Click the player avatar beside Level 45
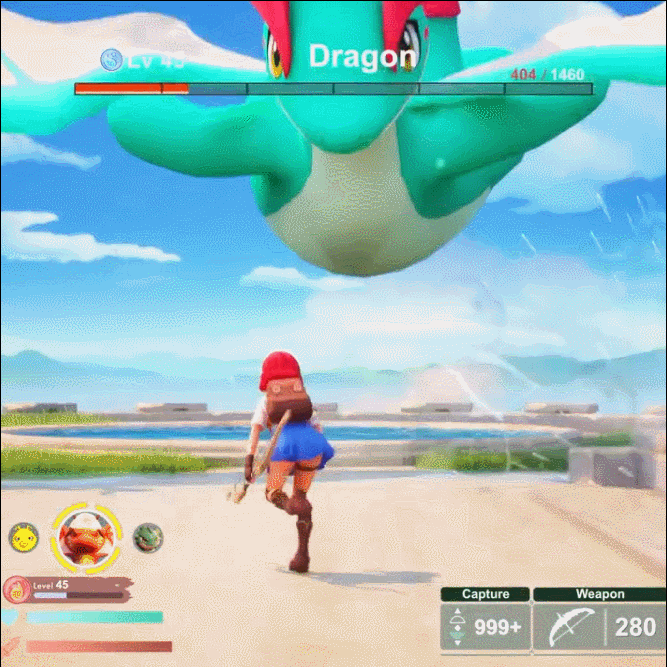 pyautogui.click(x=14, y=589)
